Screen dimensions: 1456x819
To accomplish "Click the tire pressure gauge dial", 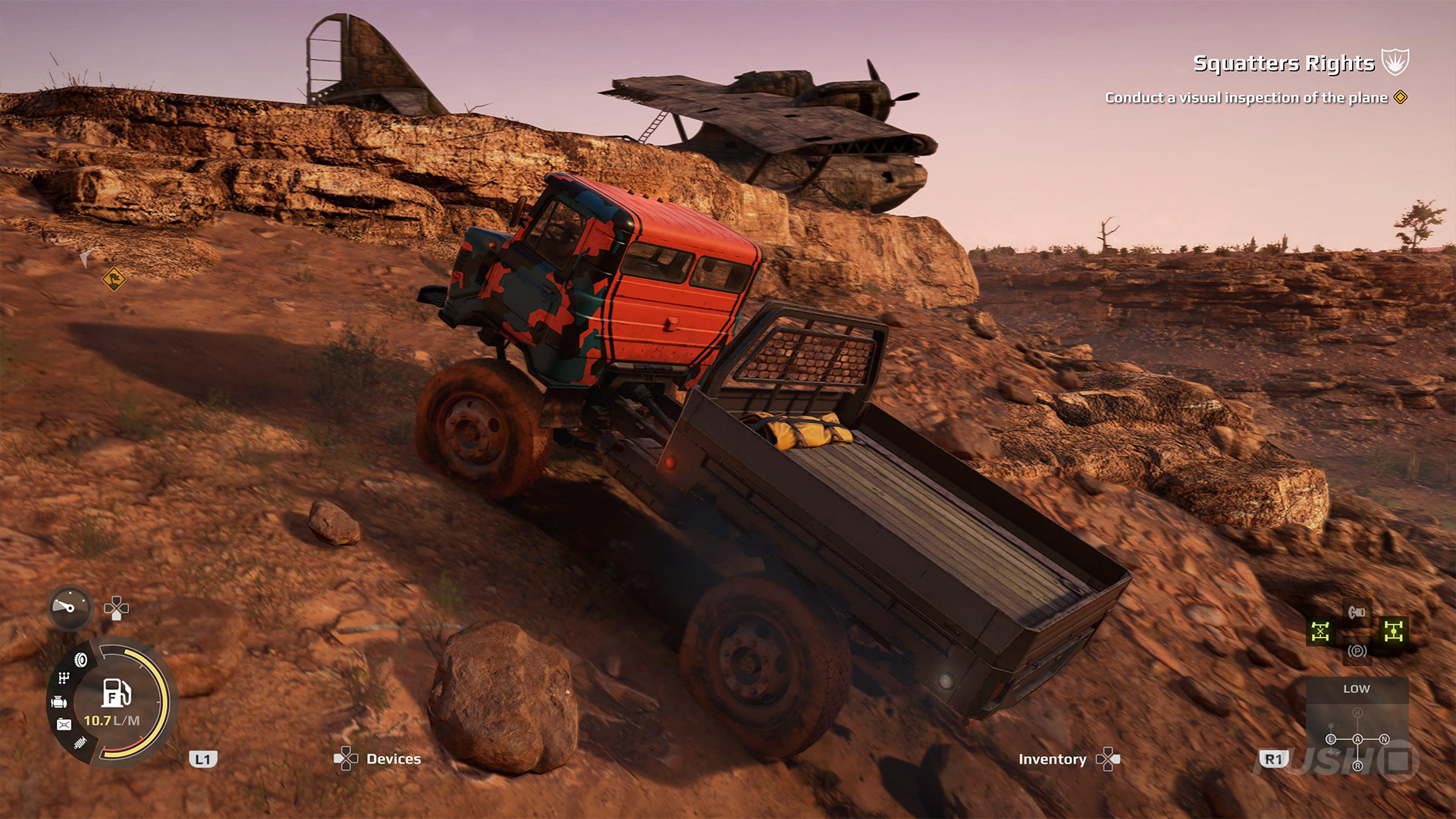I will 70,607.
